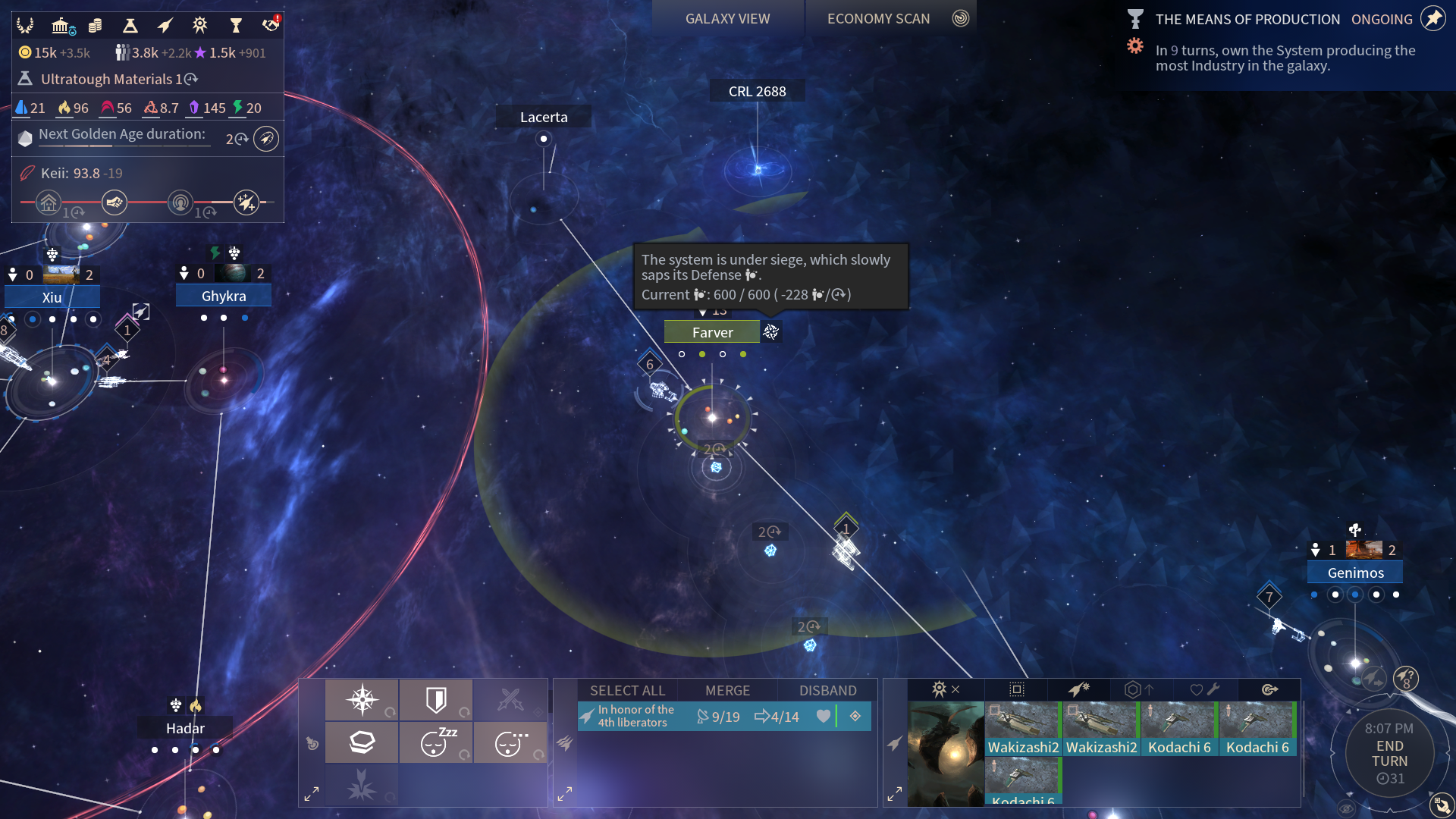Open the victory trophy screen
The image size is (1456, 819).
pyautogui.click(x=236, y=26)
